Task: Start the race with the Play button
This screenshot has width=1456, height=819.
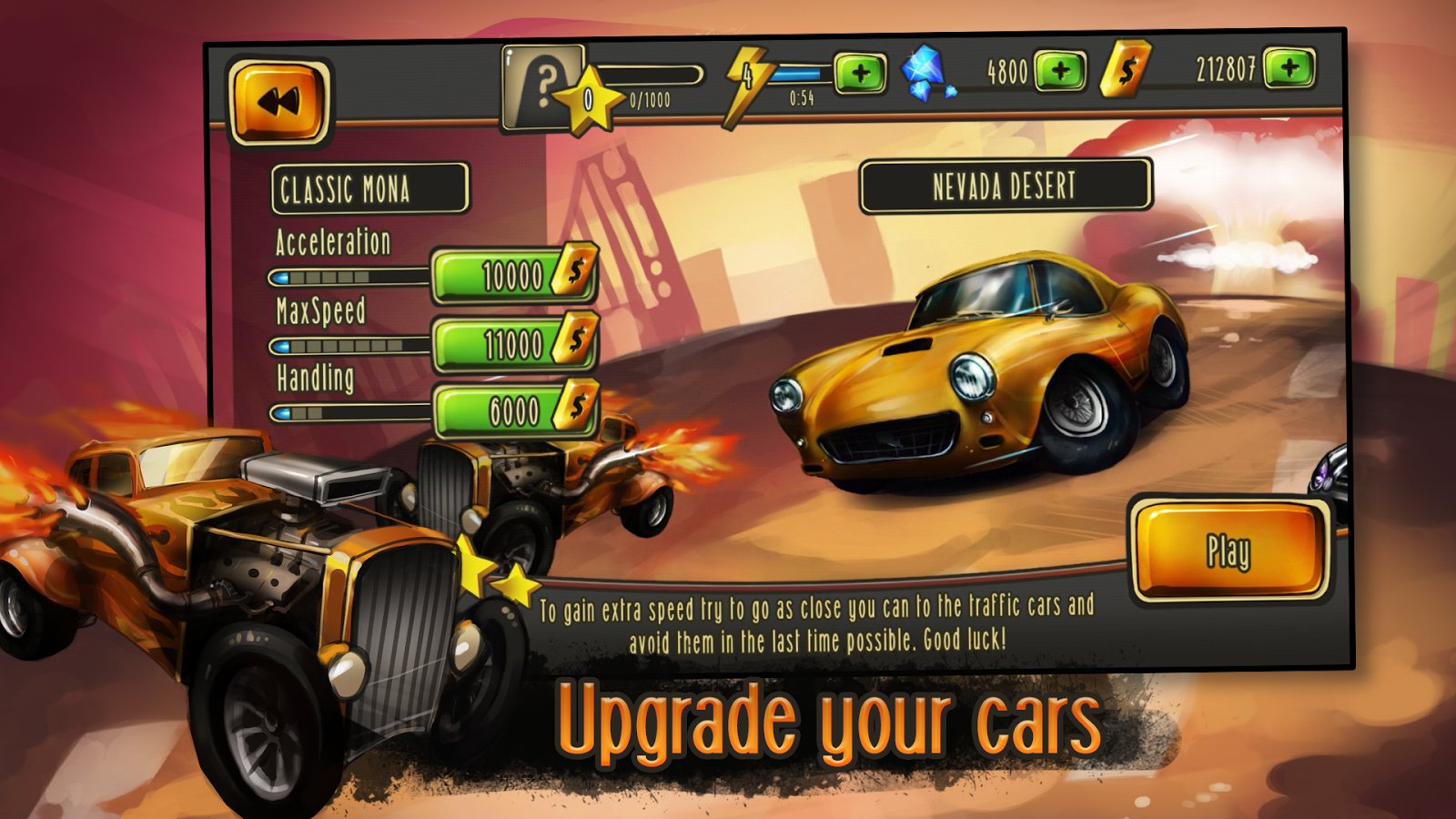Action: pyautogui.click(x=1228, y=551)
